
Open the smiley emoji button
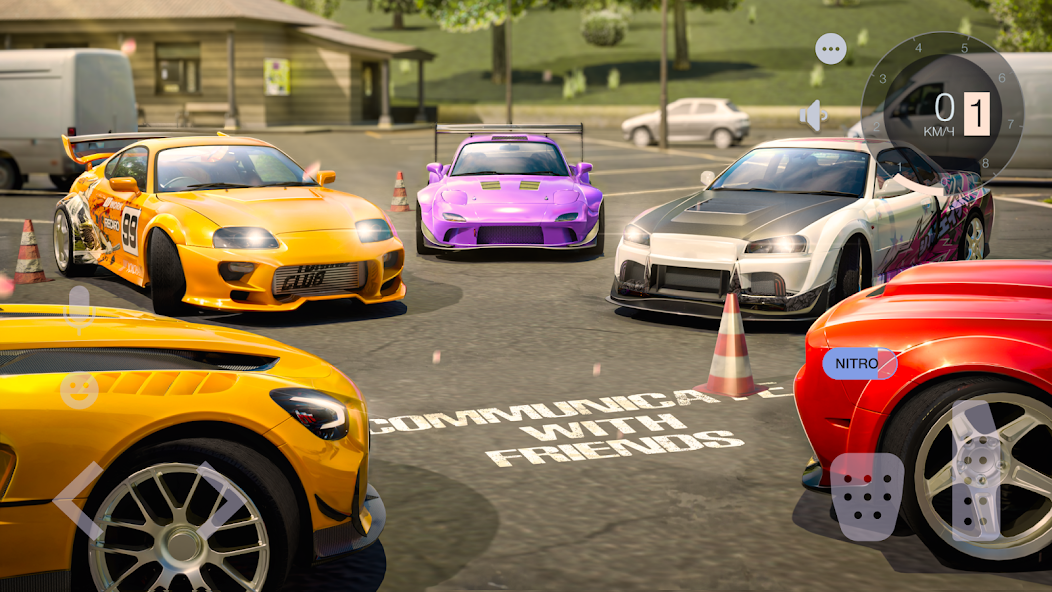[79, 390]
